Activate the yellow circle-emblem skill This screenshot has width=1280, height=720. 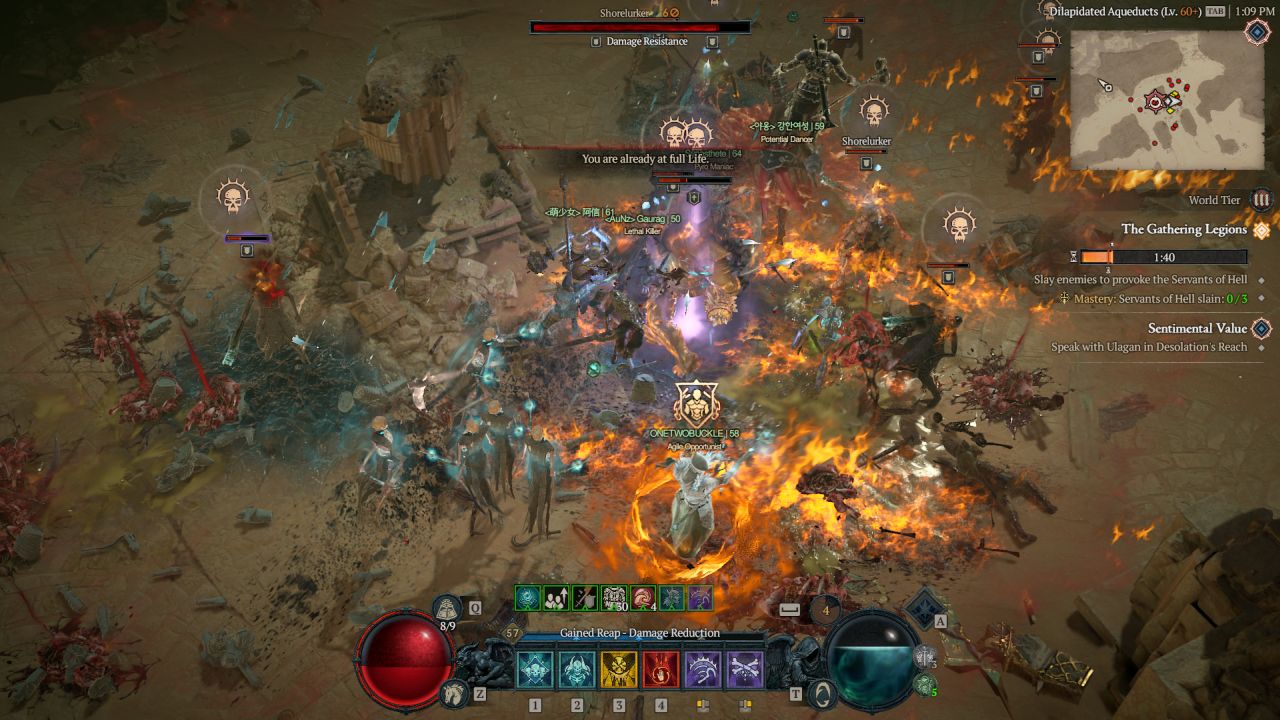[619, 669]
